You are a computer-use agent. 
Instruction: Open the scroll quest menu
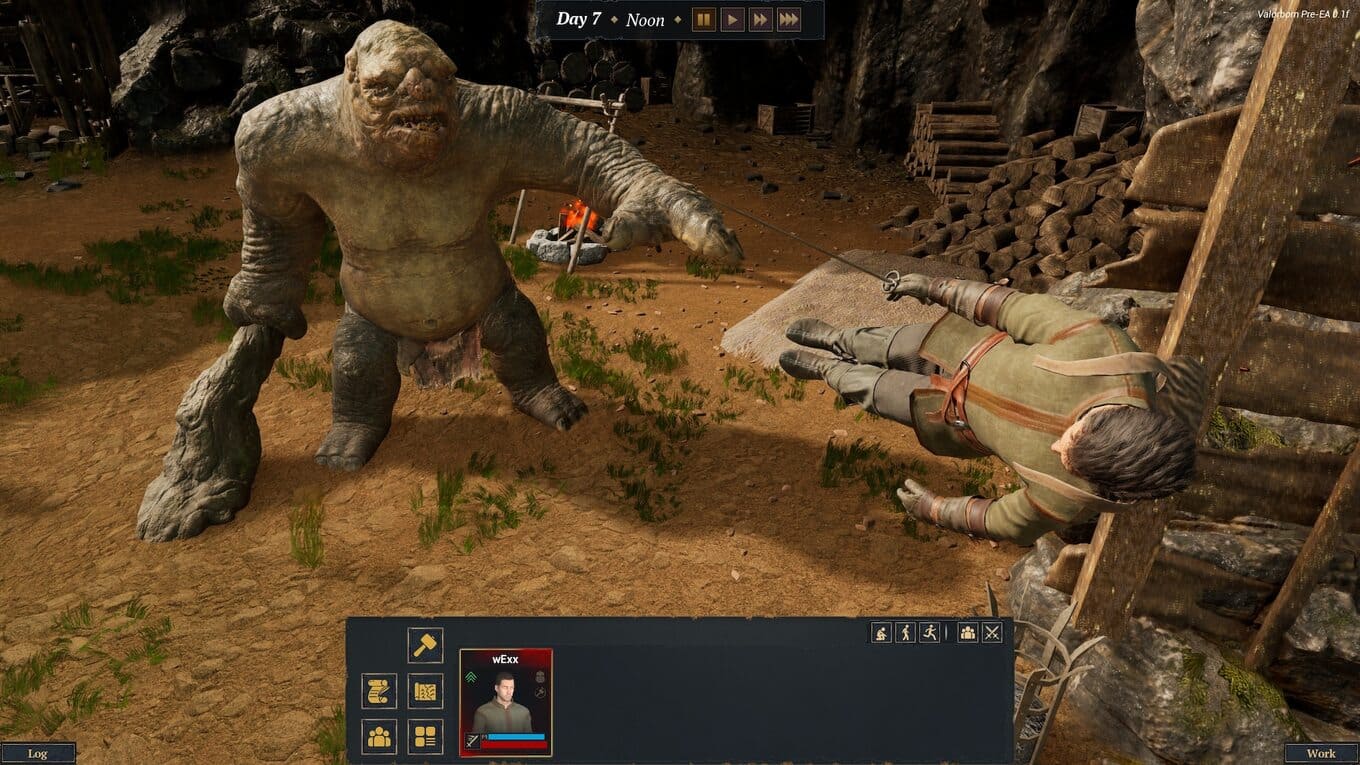[379, 691]
